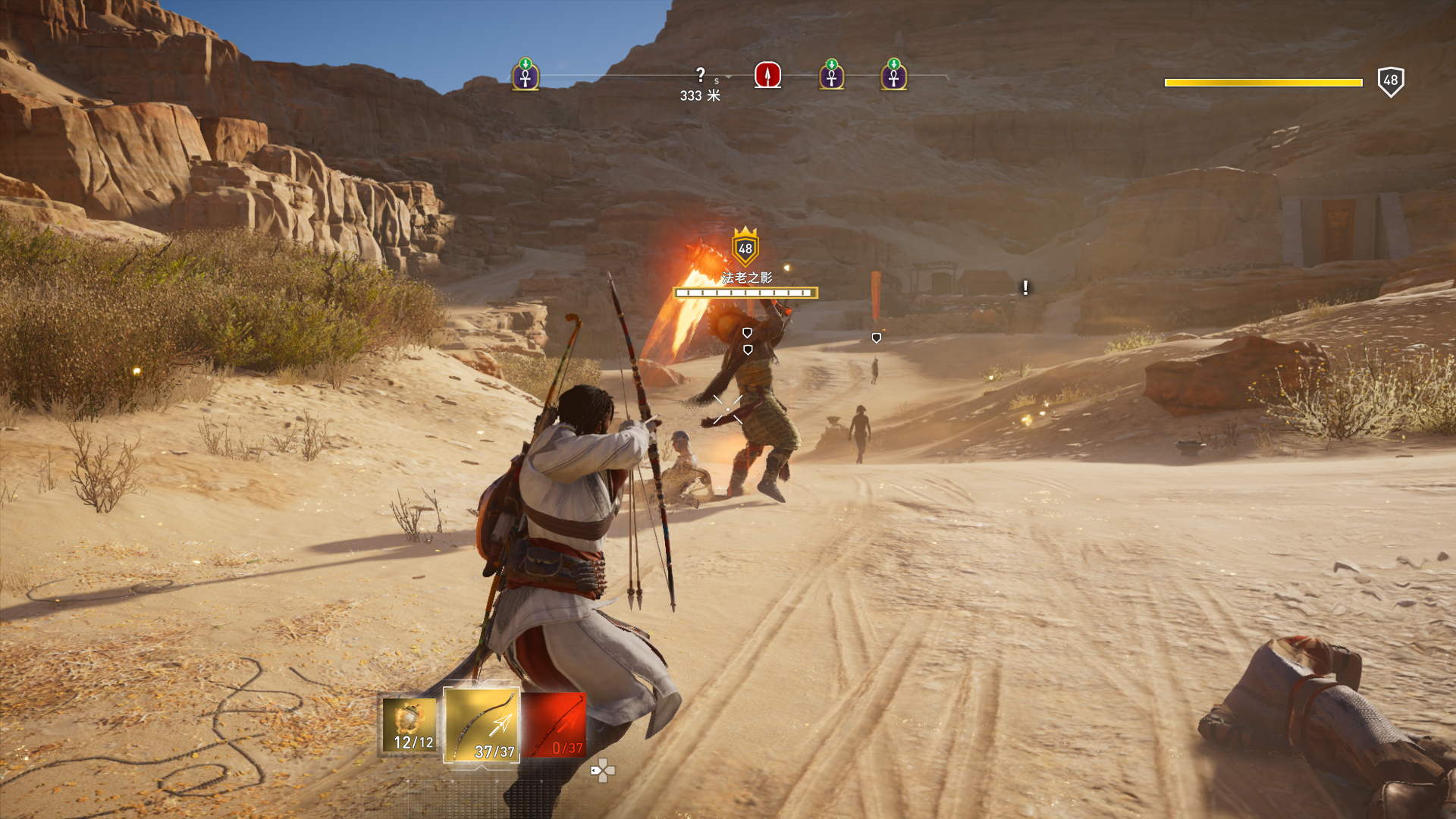
Task: Switch to the red bow slot with 0/37 arrows
Action: click(x=554, y=726)
